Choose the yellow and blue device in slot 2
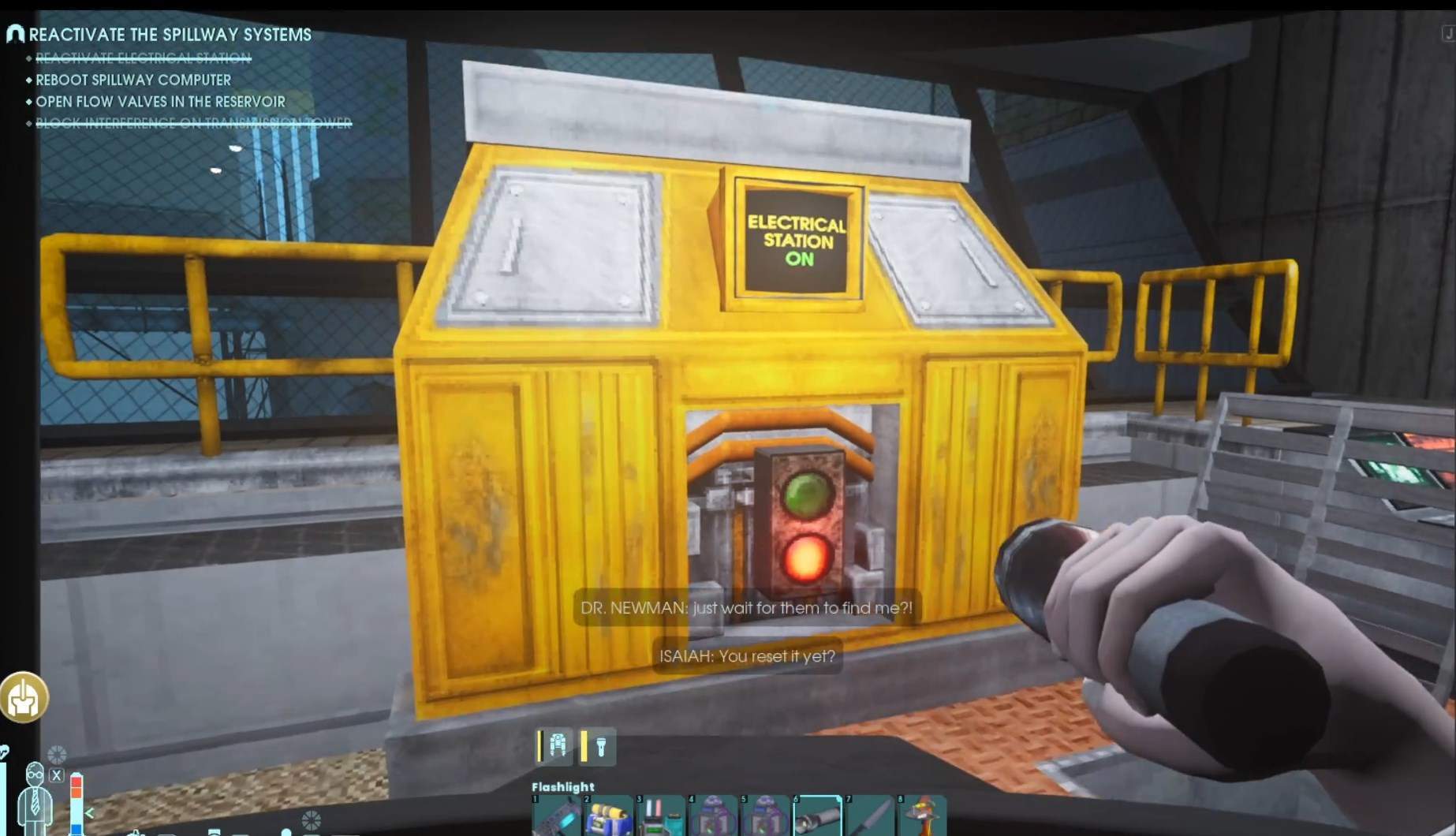The width and height of the screenshot is (1456, 836). pos(609,817)
